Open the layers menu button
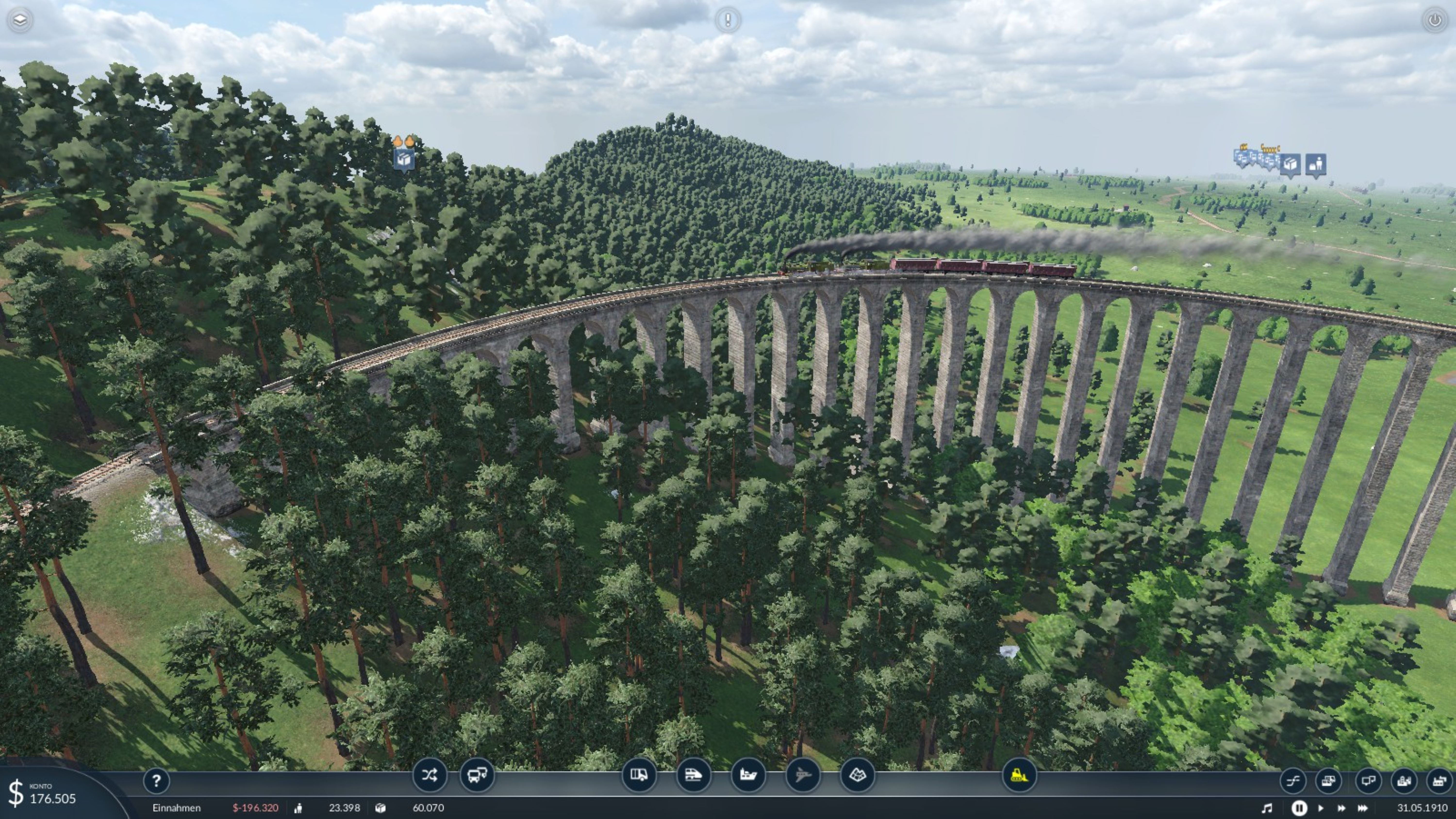 point(20,20)
